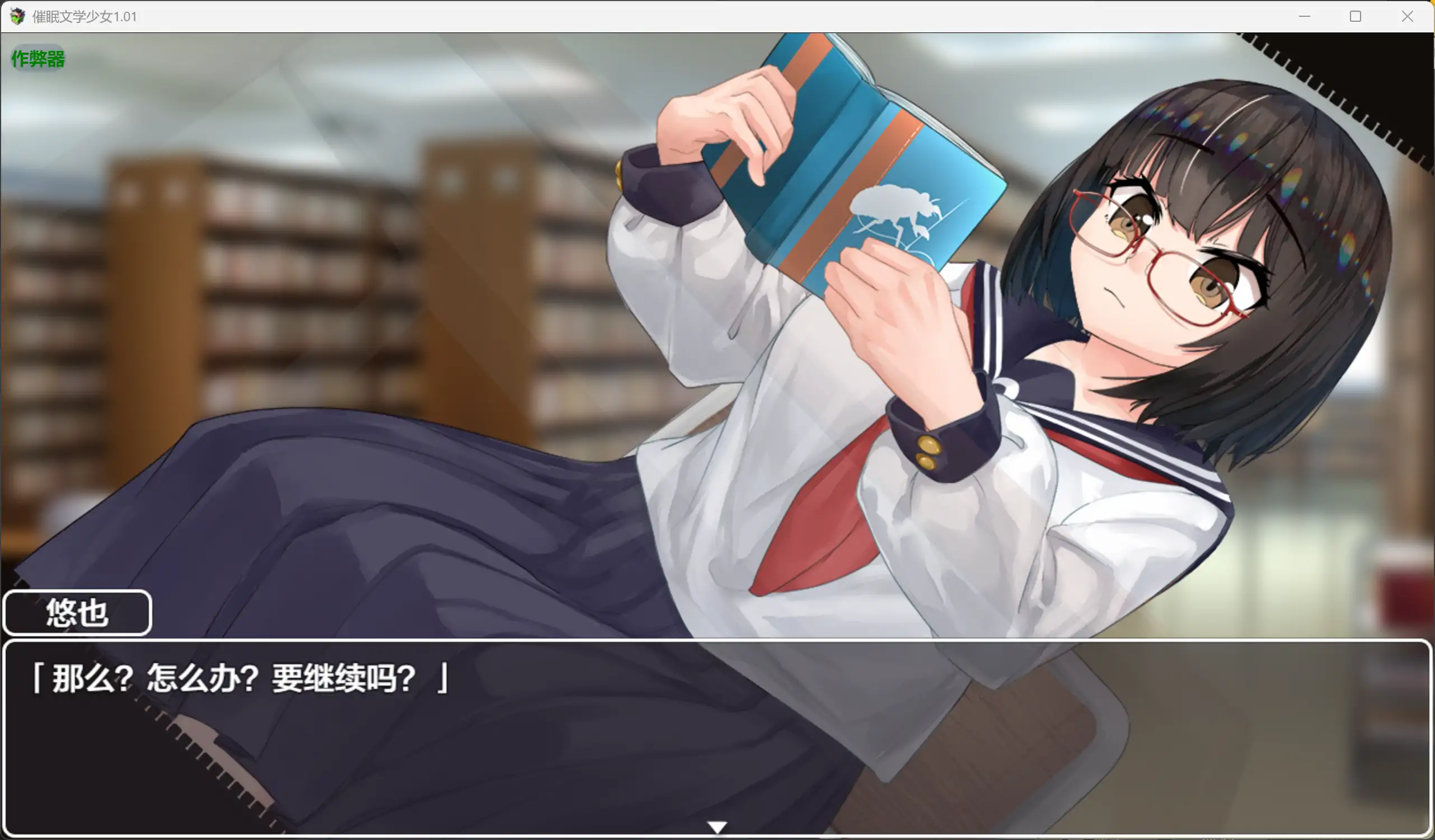Minimize the game window
The height and width of the screenshot is (840, 1435).
pos(1304,16)
